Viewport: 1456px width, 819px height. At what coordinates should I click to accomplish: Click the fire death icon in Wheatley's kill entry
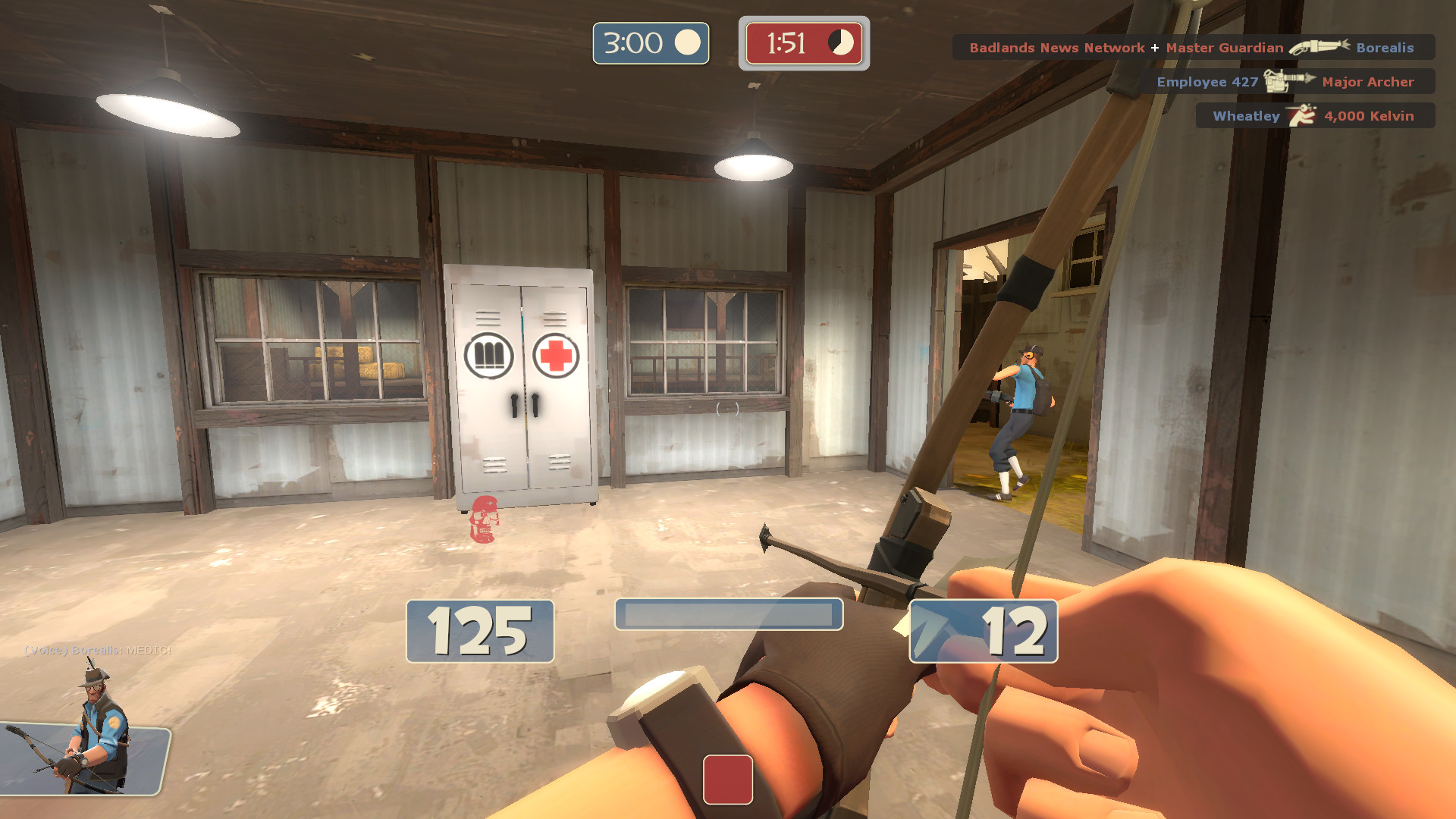pyautogui.click(x=1301, y=115)
